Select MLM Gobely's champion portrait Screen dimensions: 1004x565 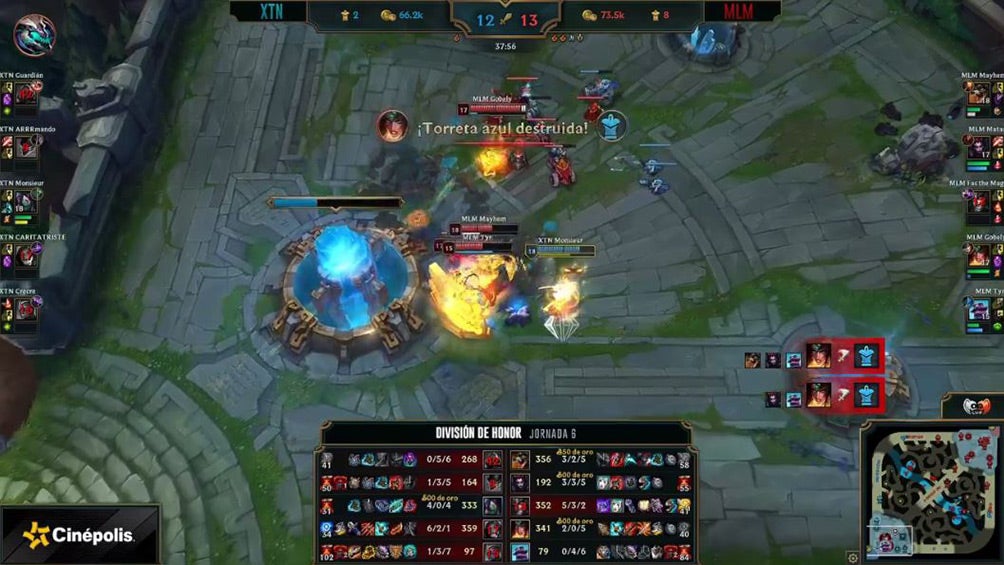click(977, 256)
